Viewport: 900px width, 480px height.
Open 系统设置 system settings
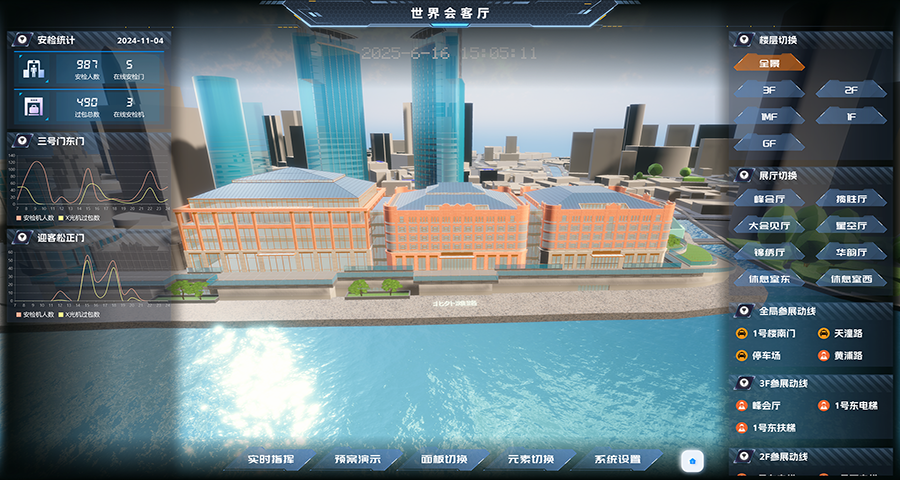(x=617, y=460)
